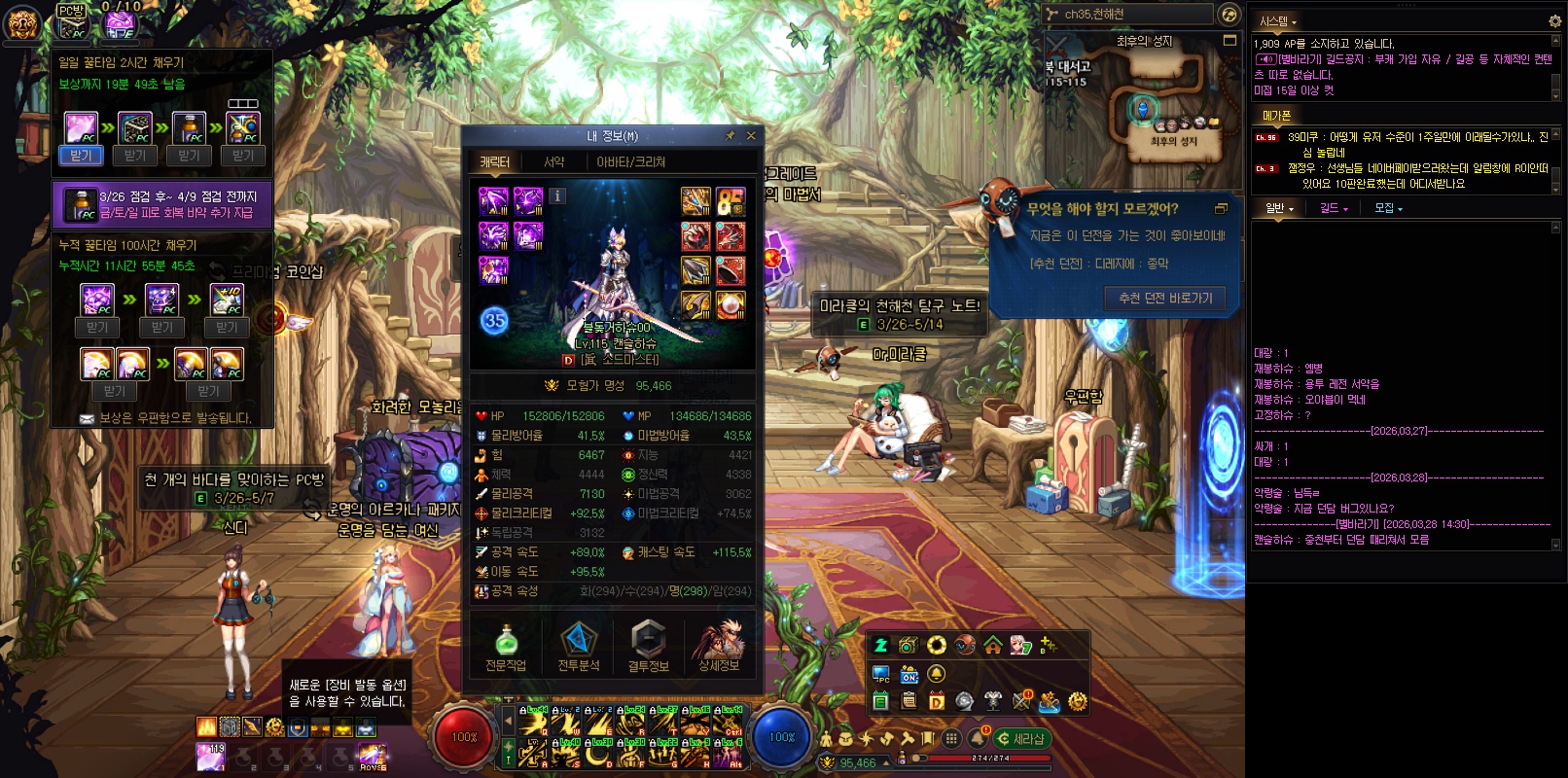Pin the 내 정보 window
Viewport: 1568px width, 778px height.
731,136
